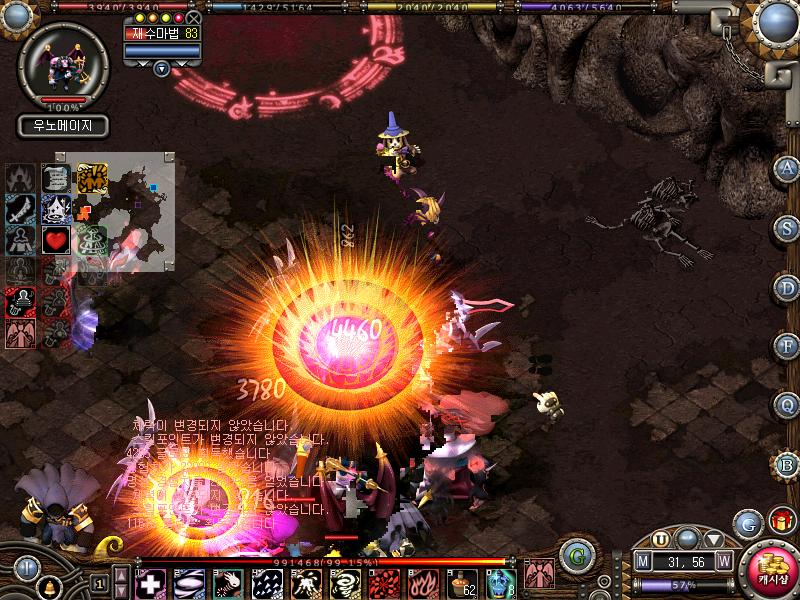Click the round Q shortcut button
The image size is (800, 600).
point(787,405)
